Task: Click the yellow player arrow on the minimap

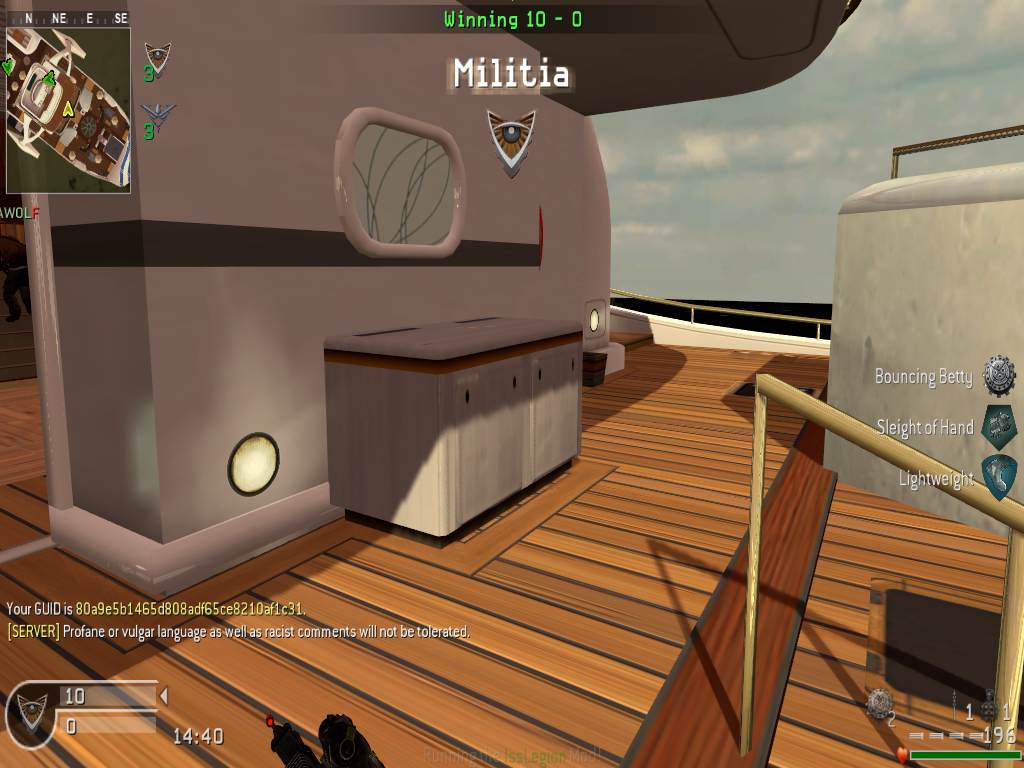Action: coord(68,108)
